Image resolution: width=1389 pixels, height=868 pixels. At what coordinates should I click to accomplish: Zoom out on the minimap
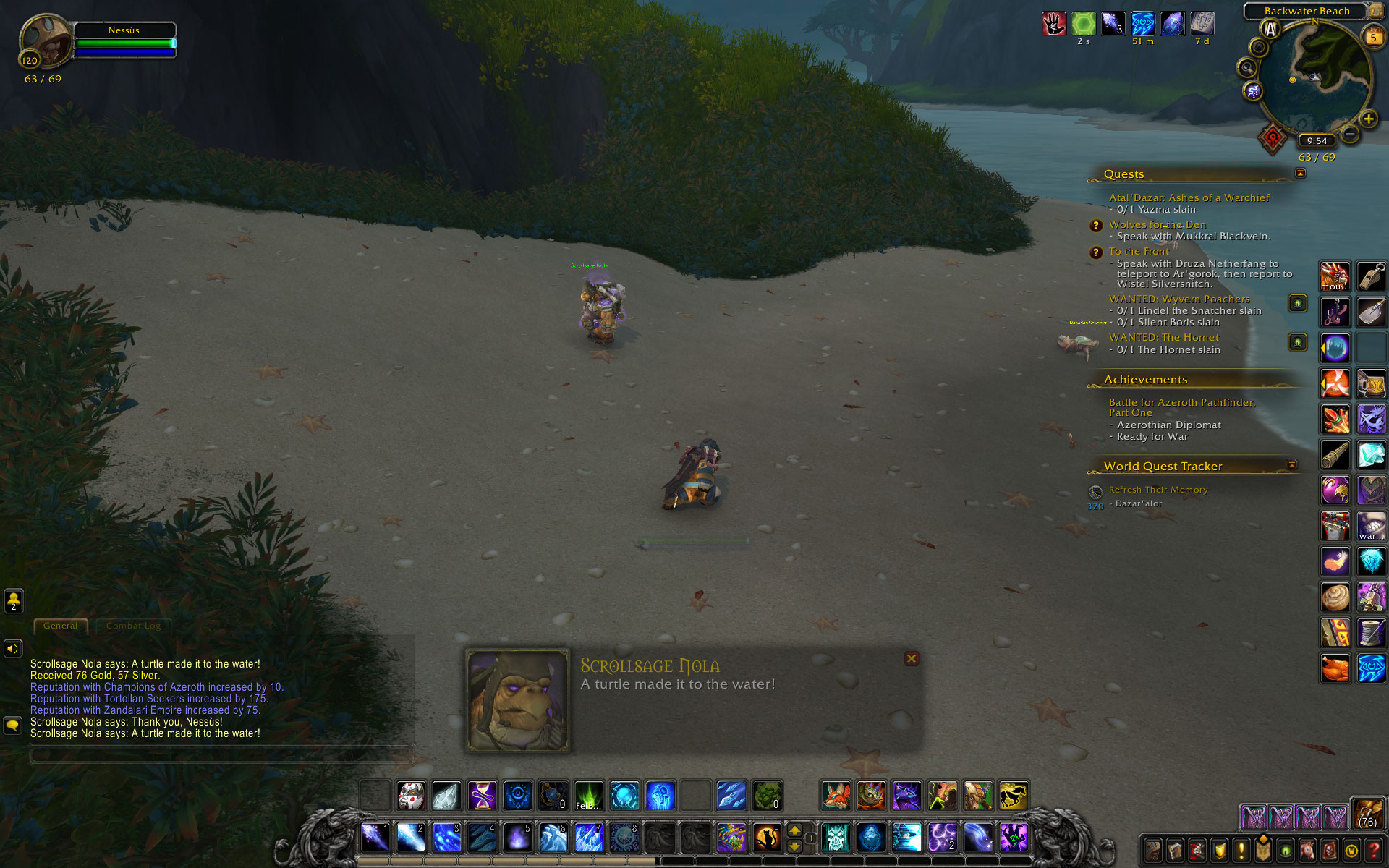[1350, 134]
